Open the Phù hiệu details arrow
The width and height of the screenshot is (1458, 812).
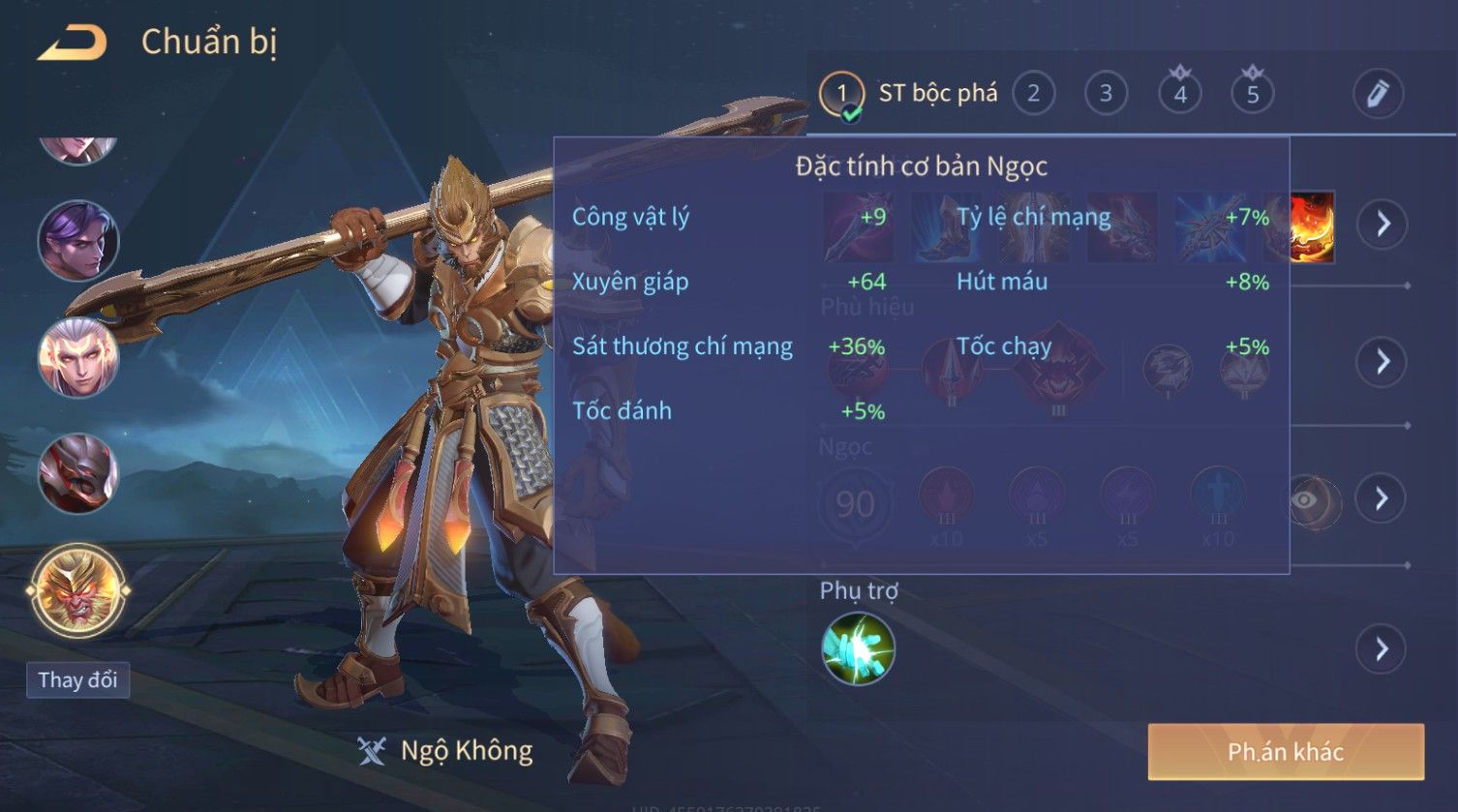[1382, 362]
